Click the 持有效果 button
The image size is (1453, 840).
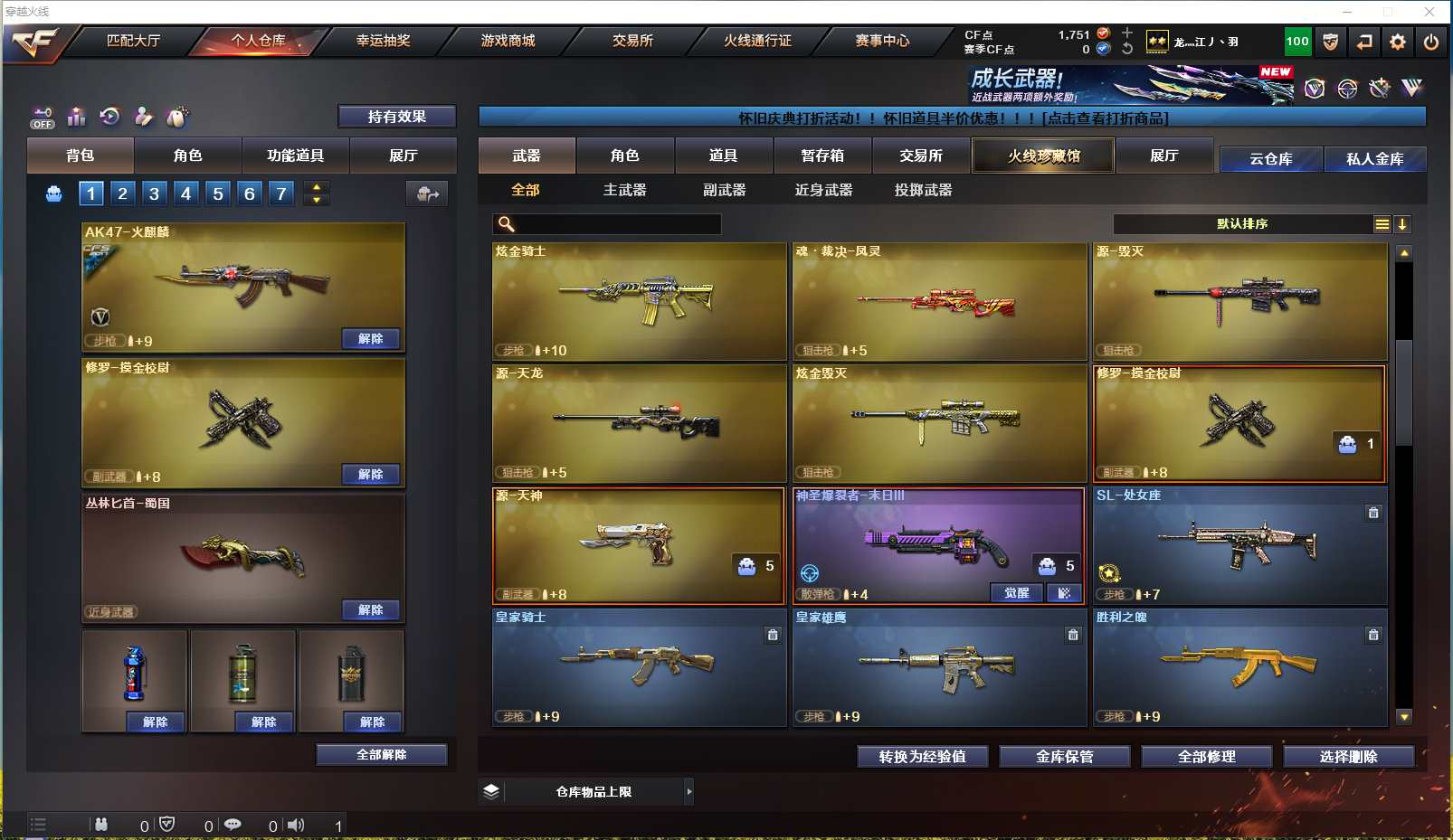pyautogui.click(x=396, y=117)
